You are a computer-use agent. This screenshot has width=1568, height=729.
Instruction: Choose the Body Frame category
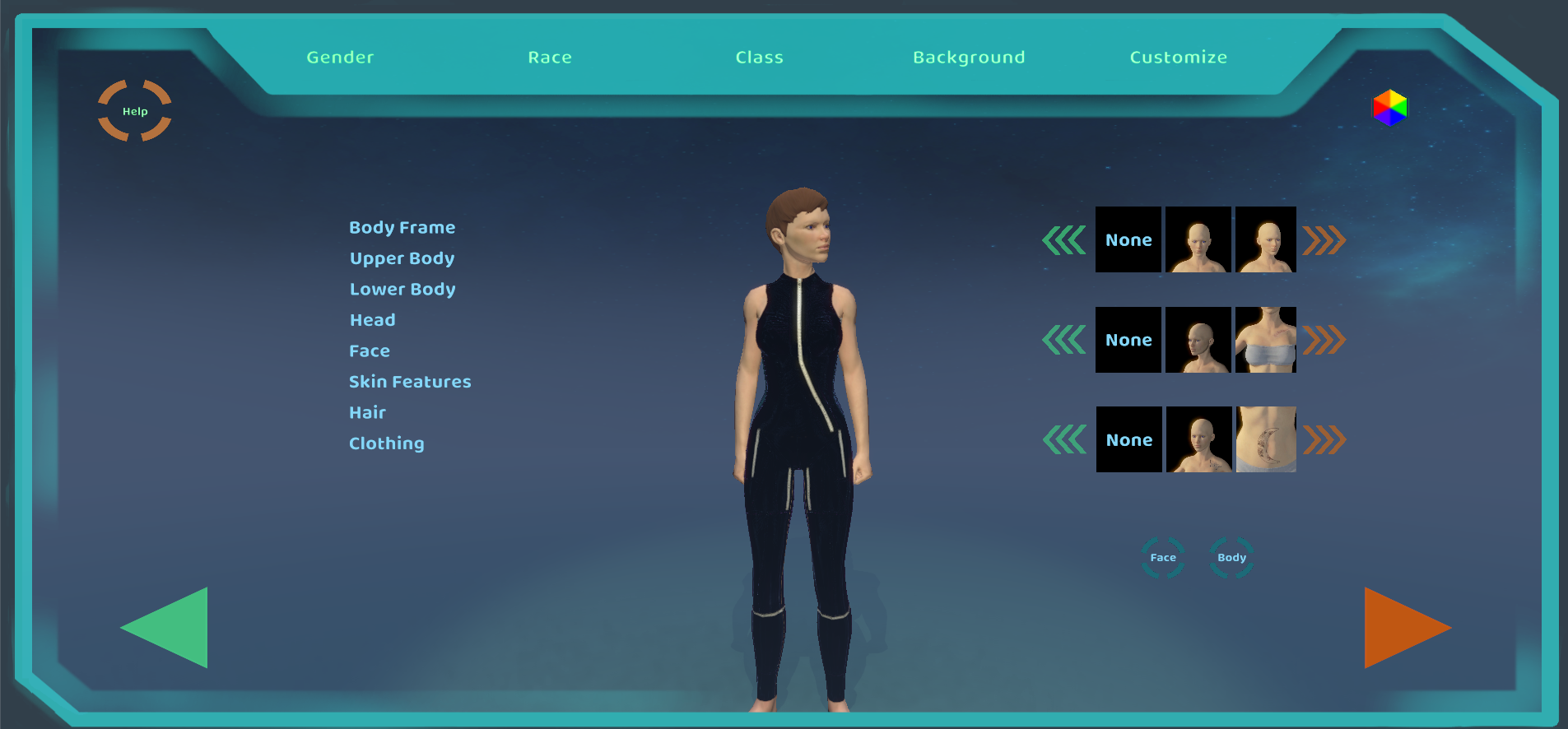(402, 228)
